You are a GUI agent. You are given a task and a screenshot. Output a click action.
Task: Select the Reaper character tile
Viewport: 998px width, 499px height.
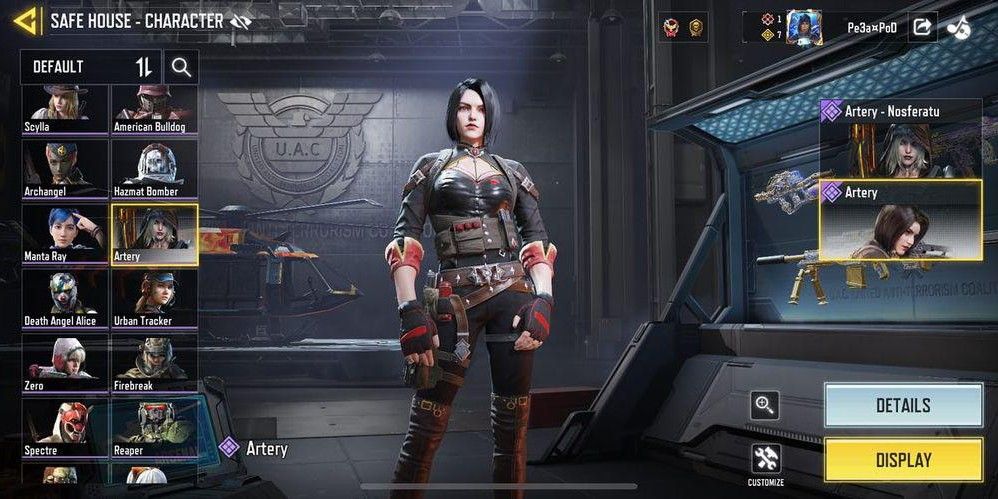pos(155,428)
